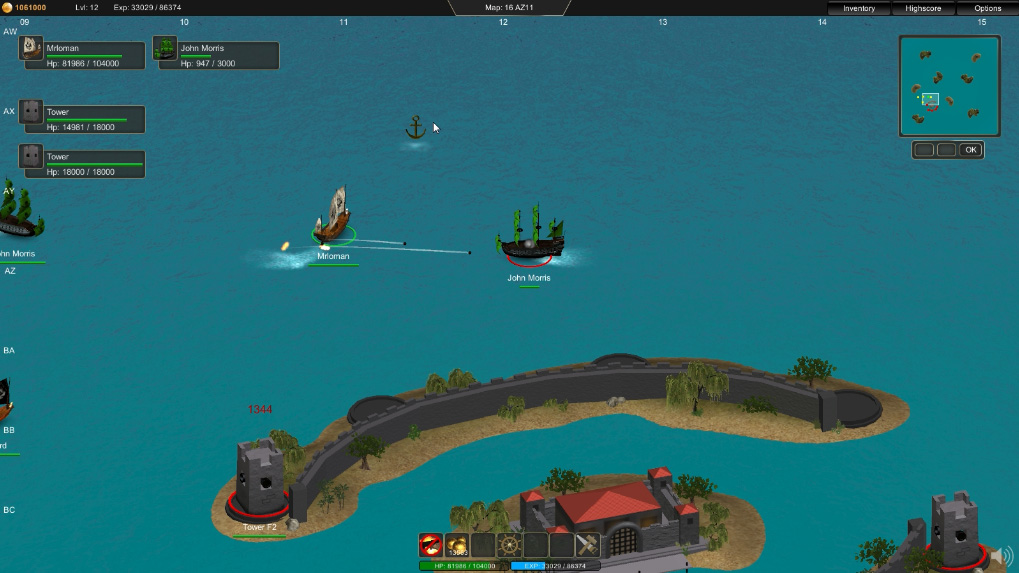Target John Morris from the unit panel
The width and height of the screenshot is (1019, 573).
click(215, 55)
